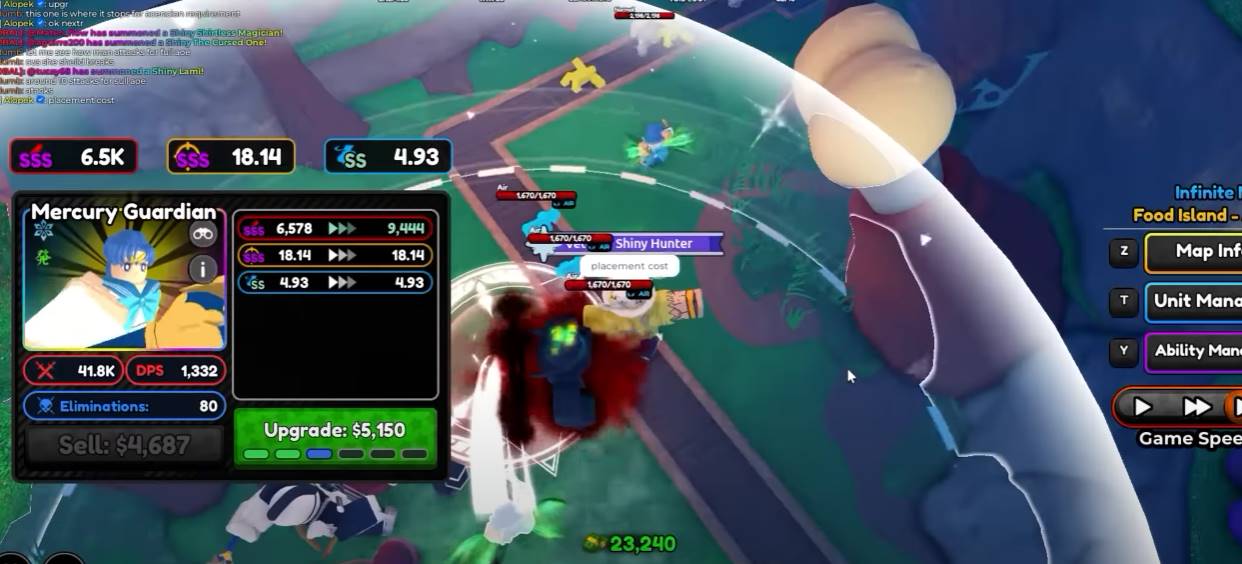Upgrade Mercury Guardian for $5,150

coord(335,436)
